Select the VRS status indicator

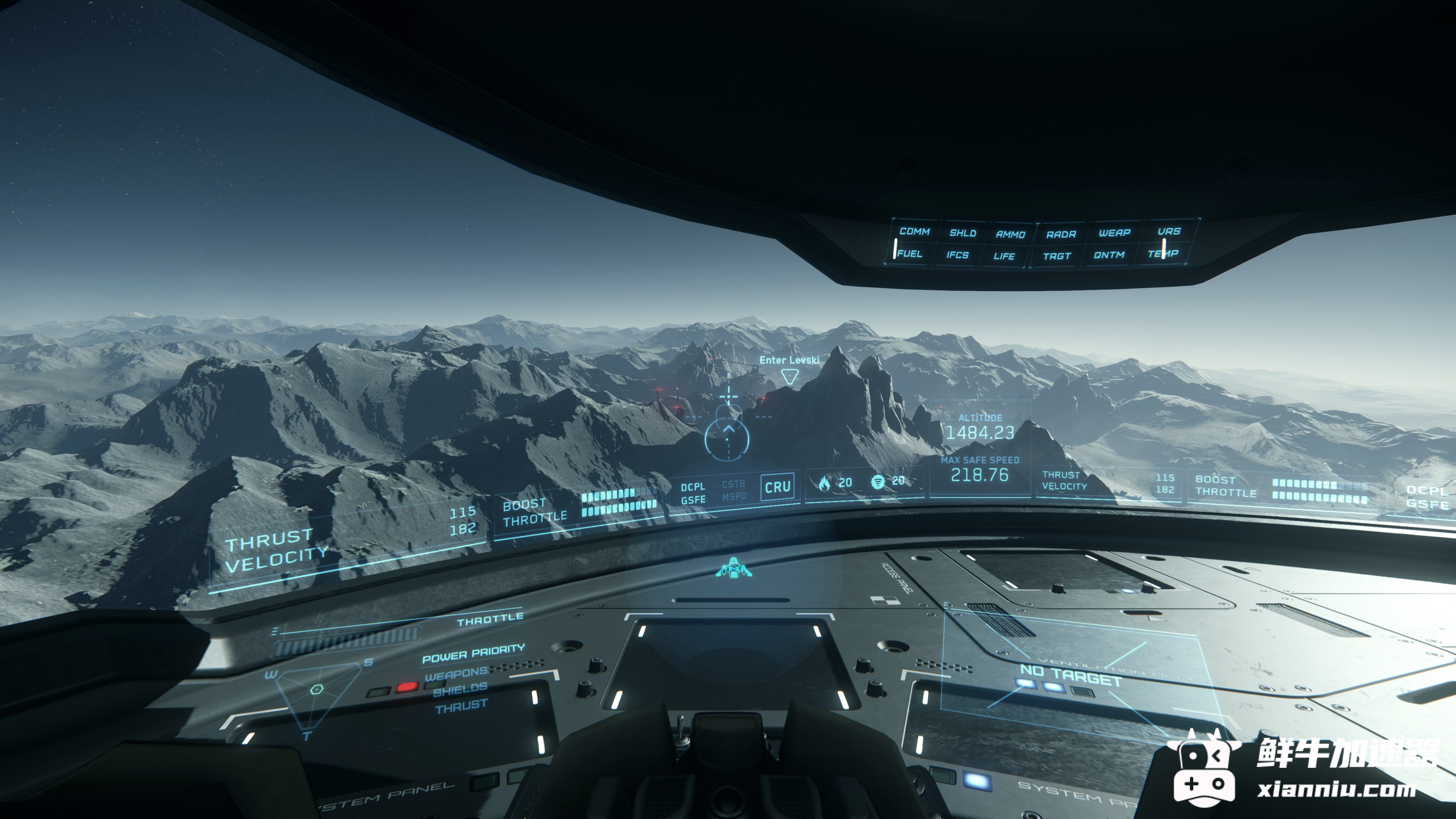[1168, 232]
